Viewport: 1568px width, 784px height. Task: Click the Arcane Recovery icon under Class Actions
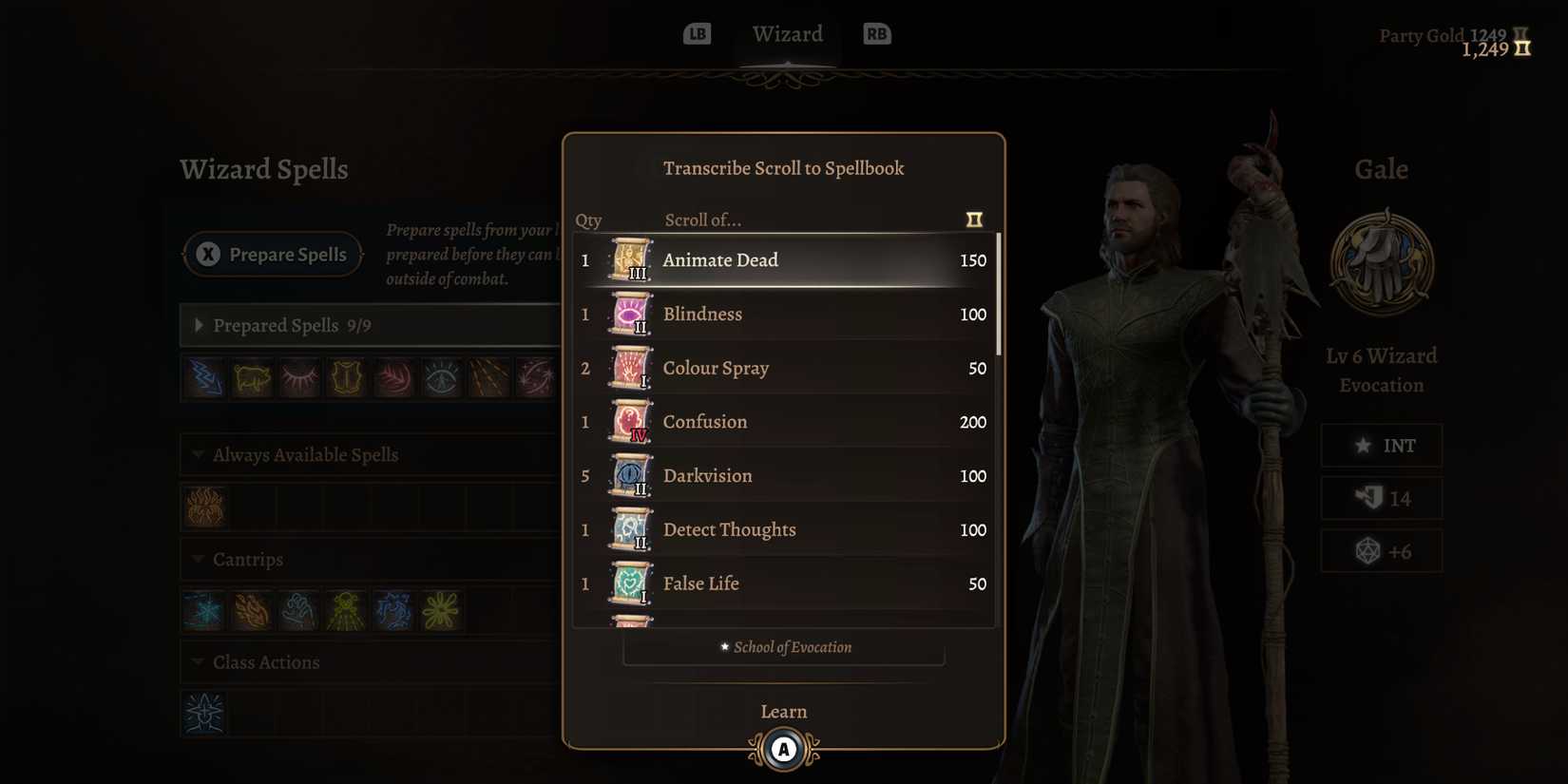(203, 714)
